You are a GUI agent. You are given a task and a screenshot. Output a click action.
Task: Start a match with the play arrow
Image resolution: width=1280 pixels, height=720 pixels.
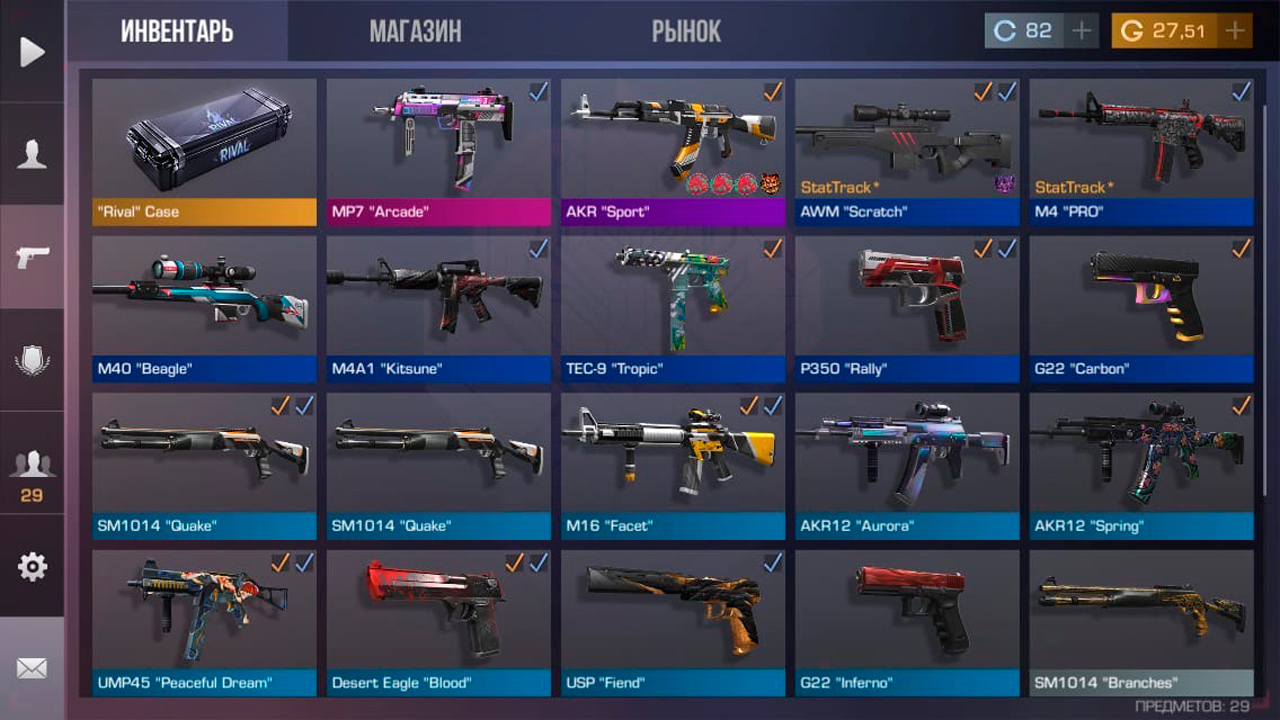tap(32, 52)
